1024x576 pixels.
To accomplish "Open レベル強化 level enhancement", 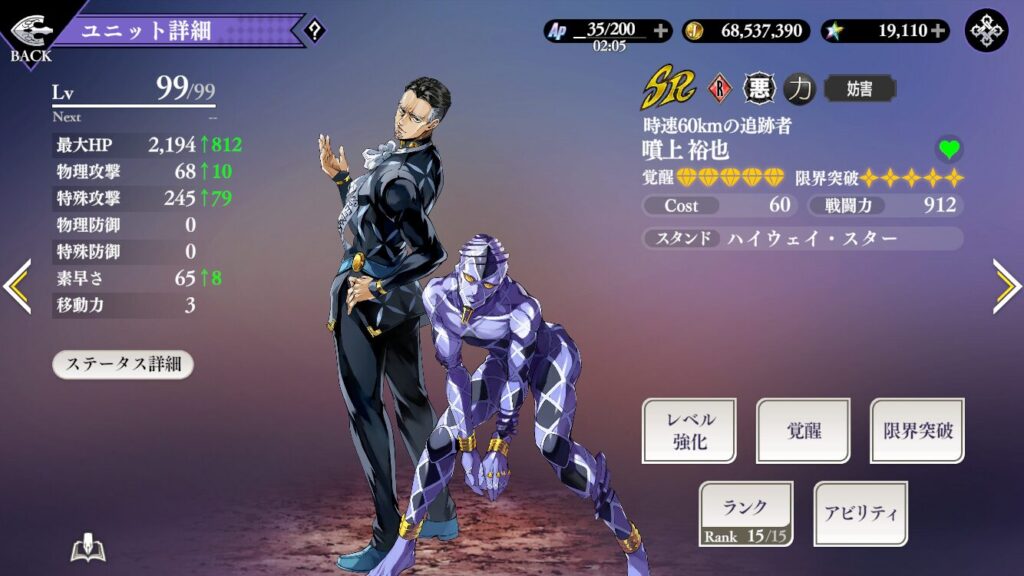I will tap(688, 431).
